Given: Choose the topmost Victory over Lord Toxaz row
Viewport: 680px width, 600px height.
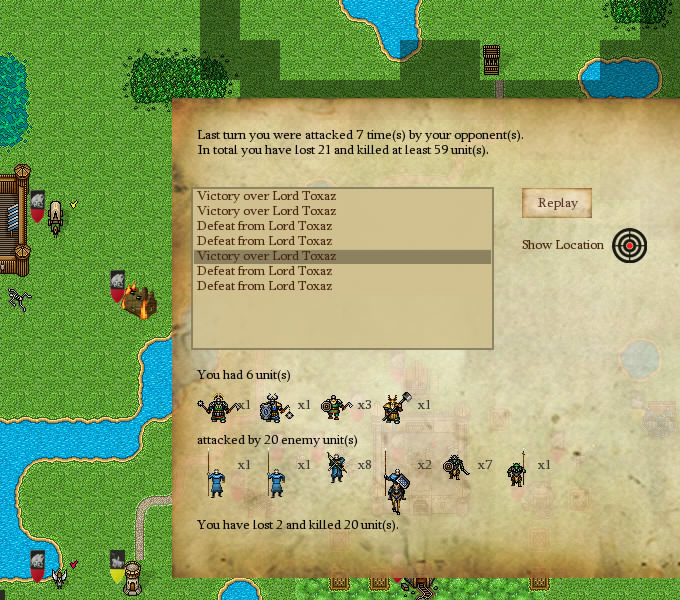Looking at the screenshot, I should pos(342,196).
